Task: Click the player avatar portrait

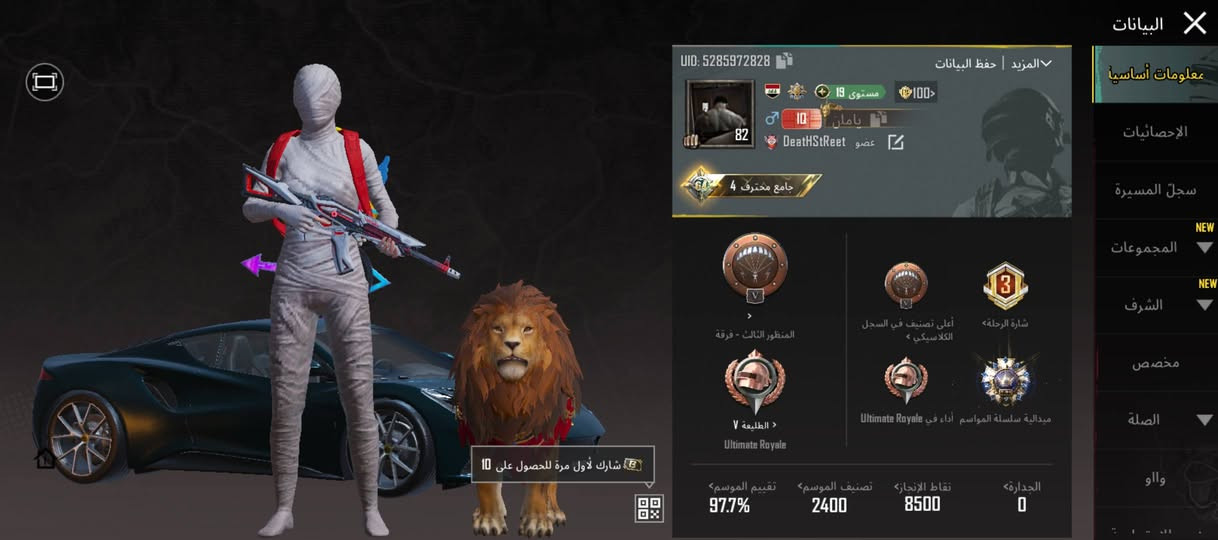Action: pos(718,114)
